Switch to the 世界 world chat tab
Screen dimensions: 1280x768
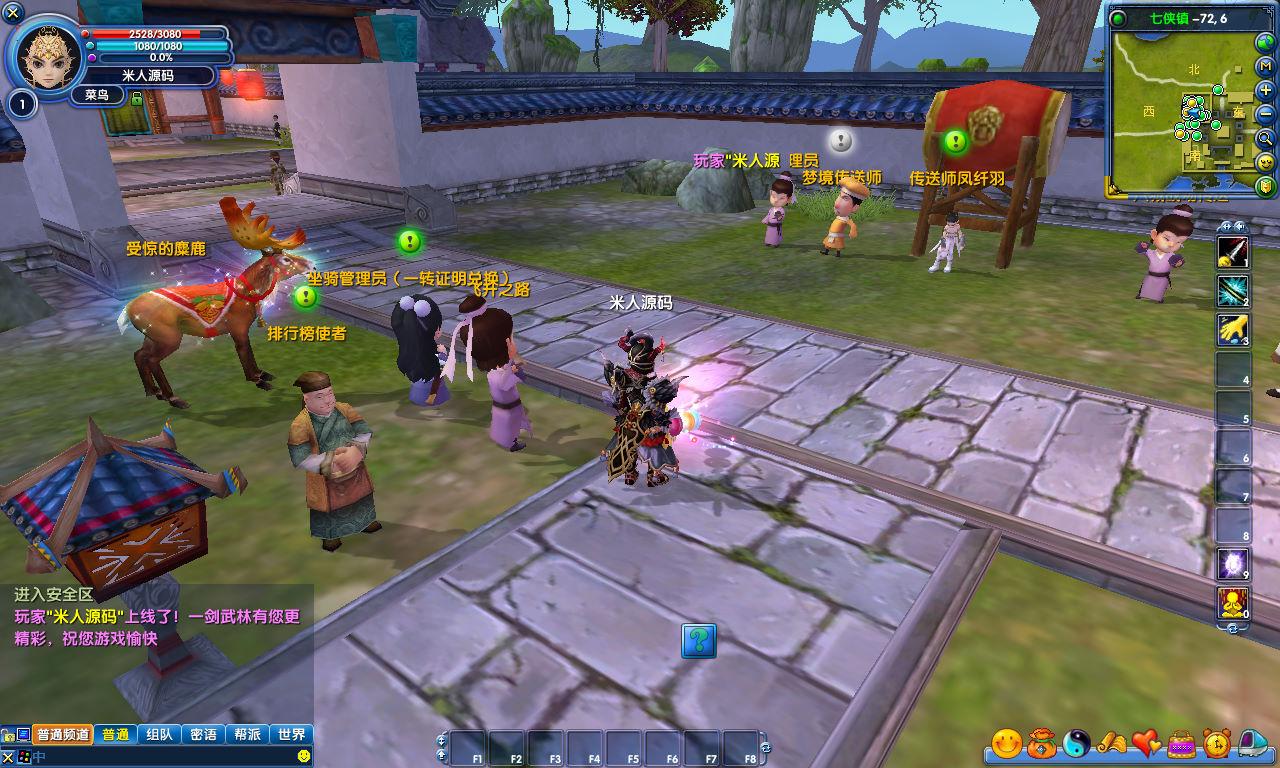(x=292, y=734)
